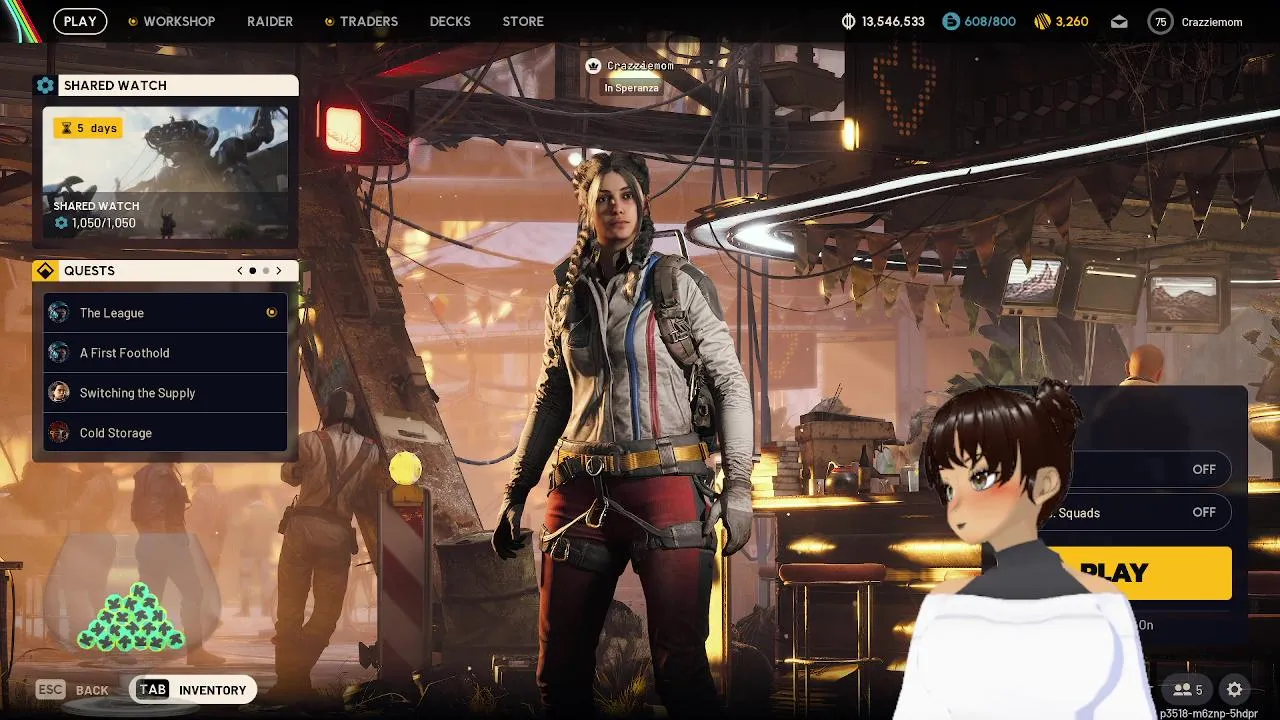Open the Raider tab
The image size is (1280, 720).
(x=270, y=21)
